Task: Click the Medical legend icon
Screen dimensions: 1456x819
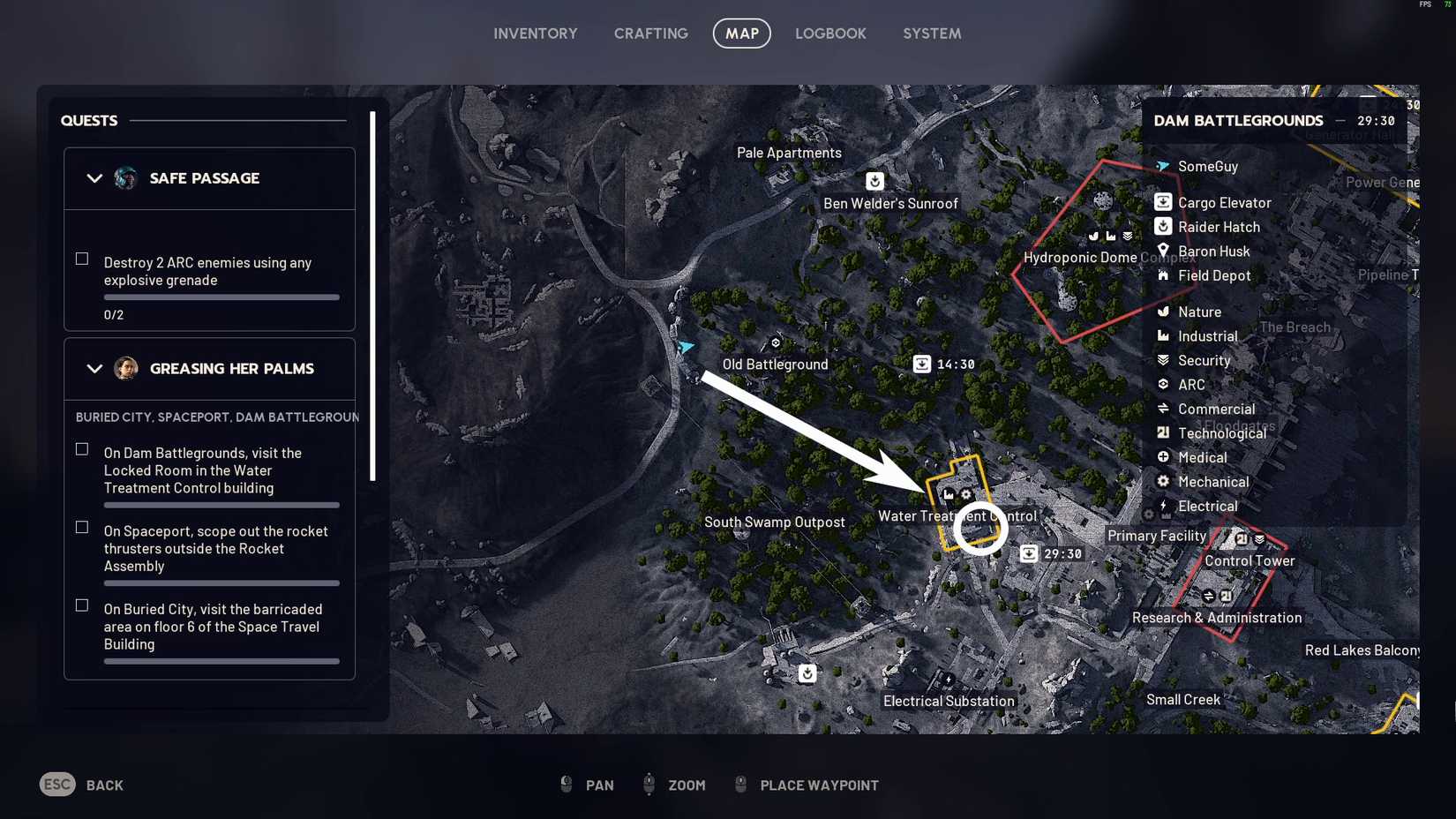Action: click(x=1162, y=457)
